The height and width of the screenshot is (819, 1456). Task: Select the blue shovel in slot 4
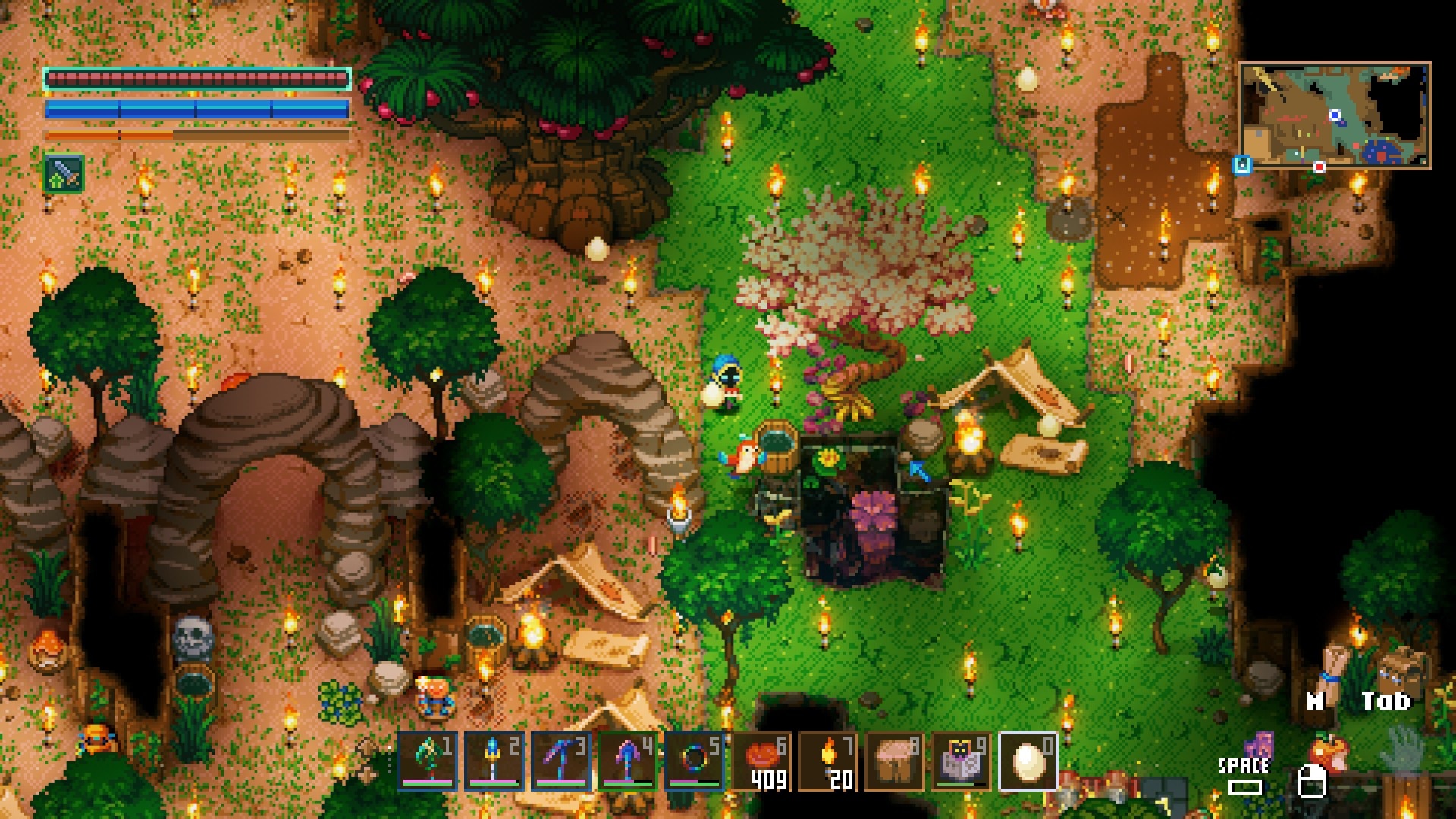[x=628, y=761]
